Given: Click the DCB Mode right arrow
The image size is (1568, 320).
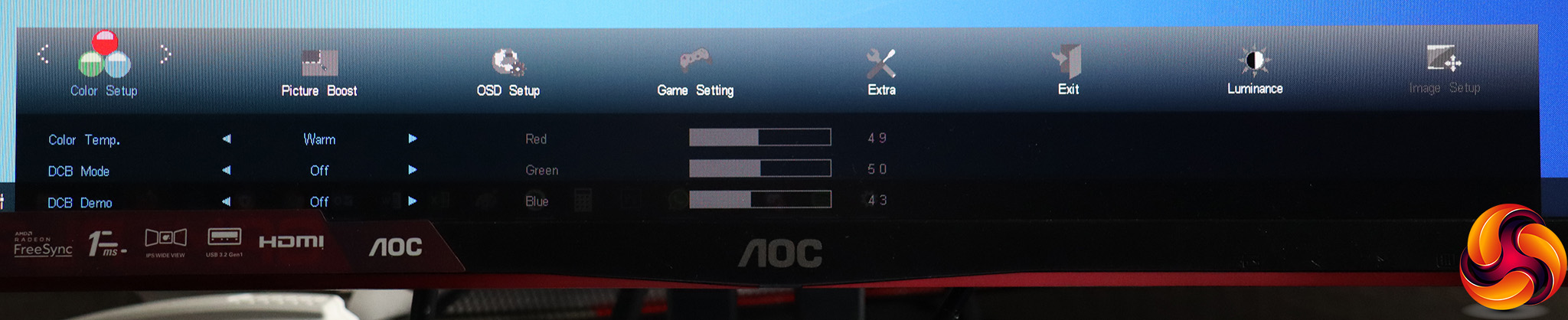Looking at the screenshot, I should pos(413,170).
